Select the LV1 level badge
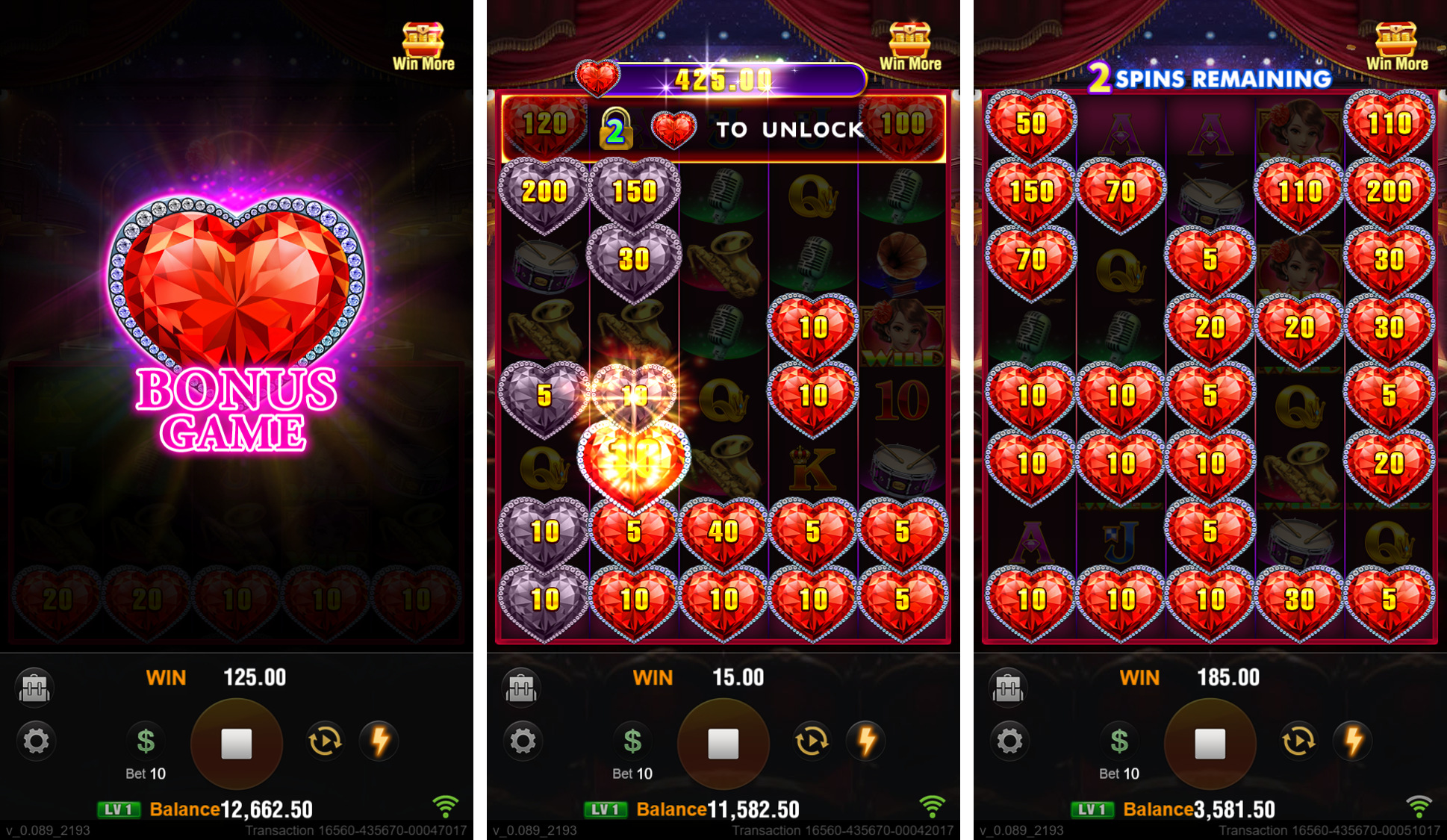 [x=119, y=809]
